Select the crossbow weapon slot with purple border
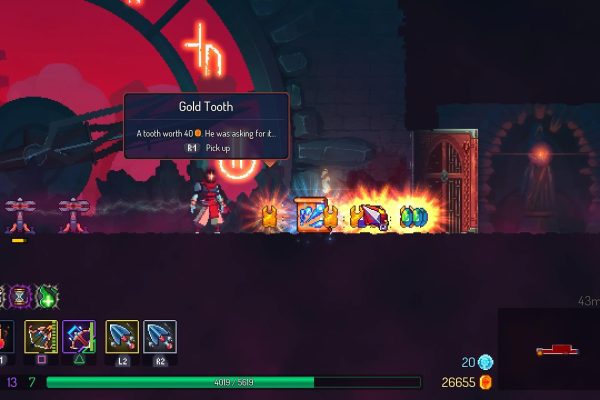This screenshot has width=600, height=400. click(79, 337)
